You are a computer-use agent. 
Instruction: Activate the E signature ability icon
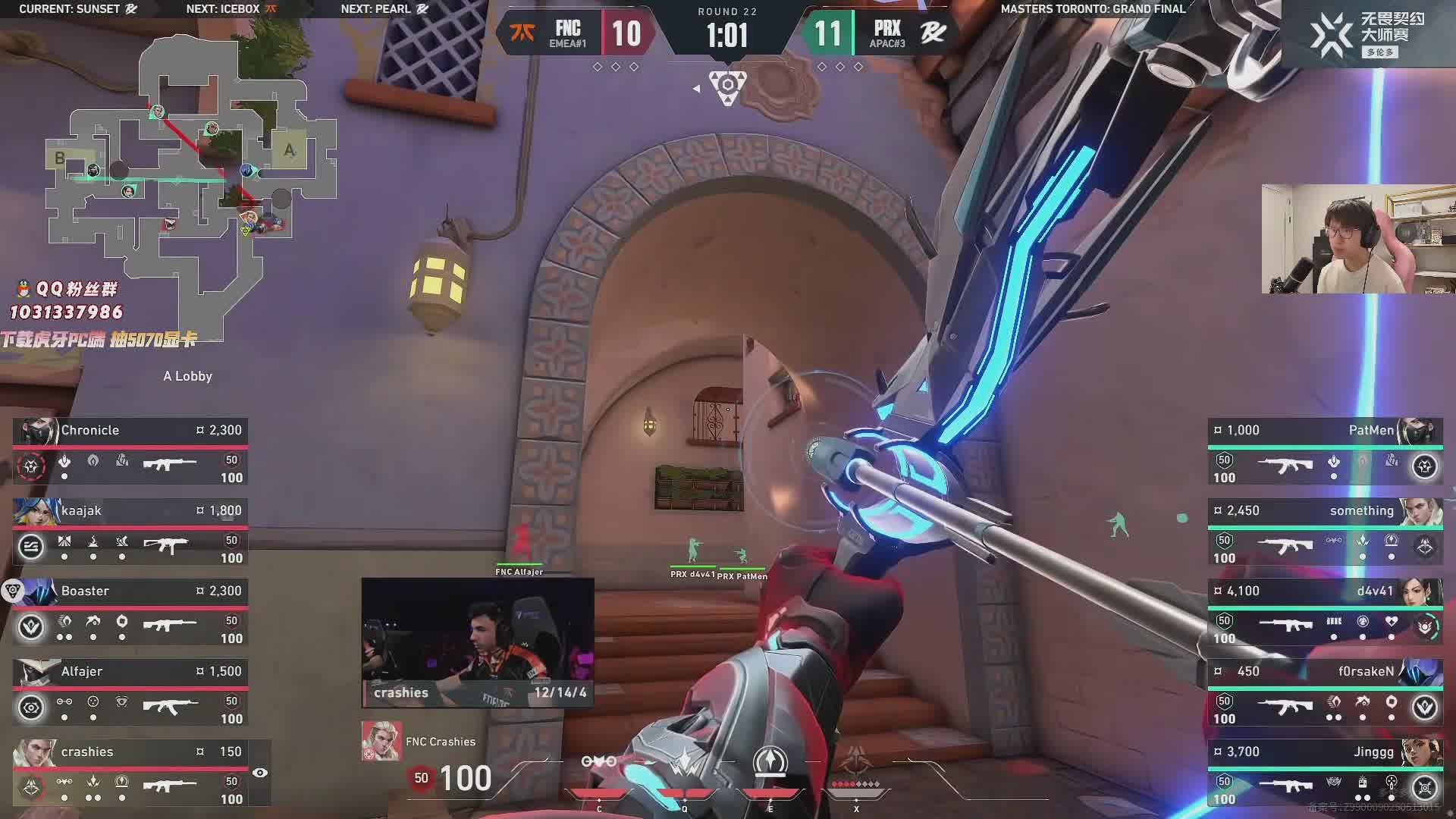click(x=770, y=762)
